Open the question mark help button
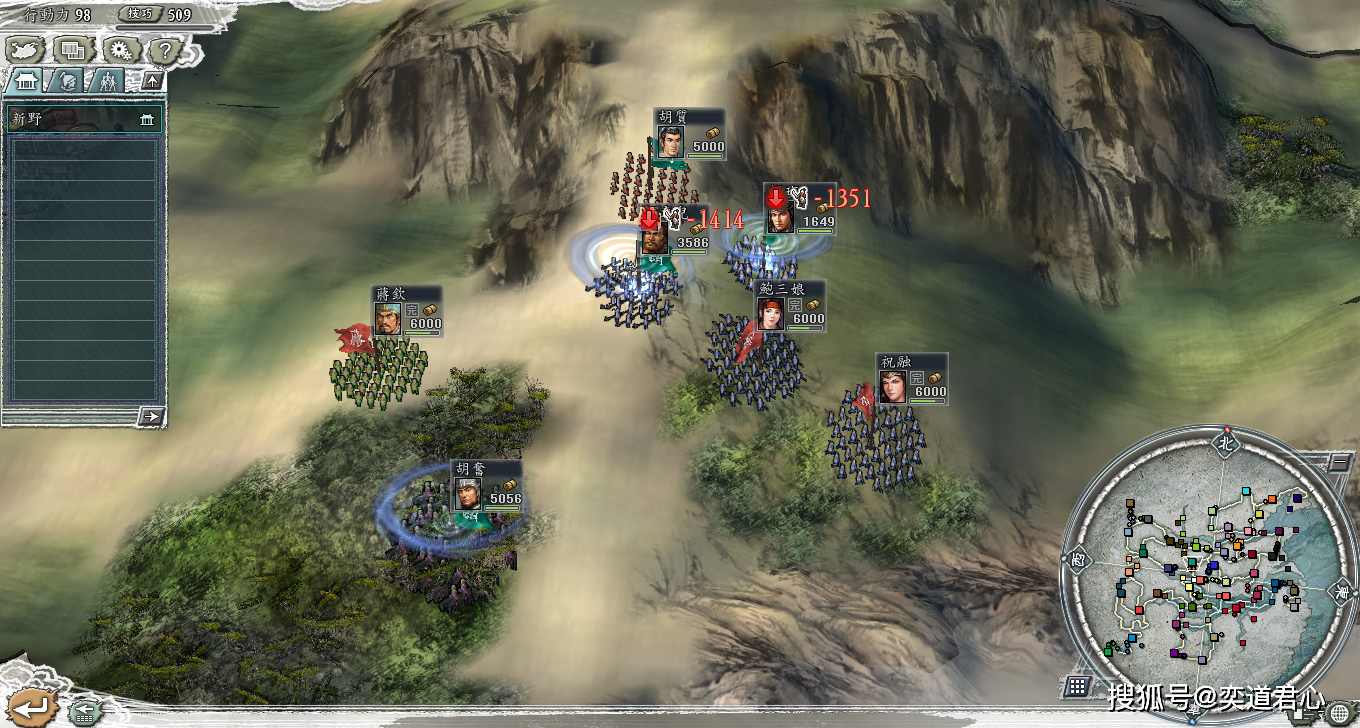This screenshot has width=1360, height=728. pos(164,48)
